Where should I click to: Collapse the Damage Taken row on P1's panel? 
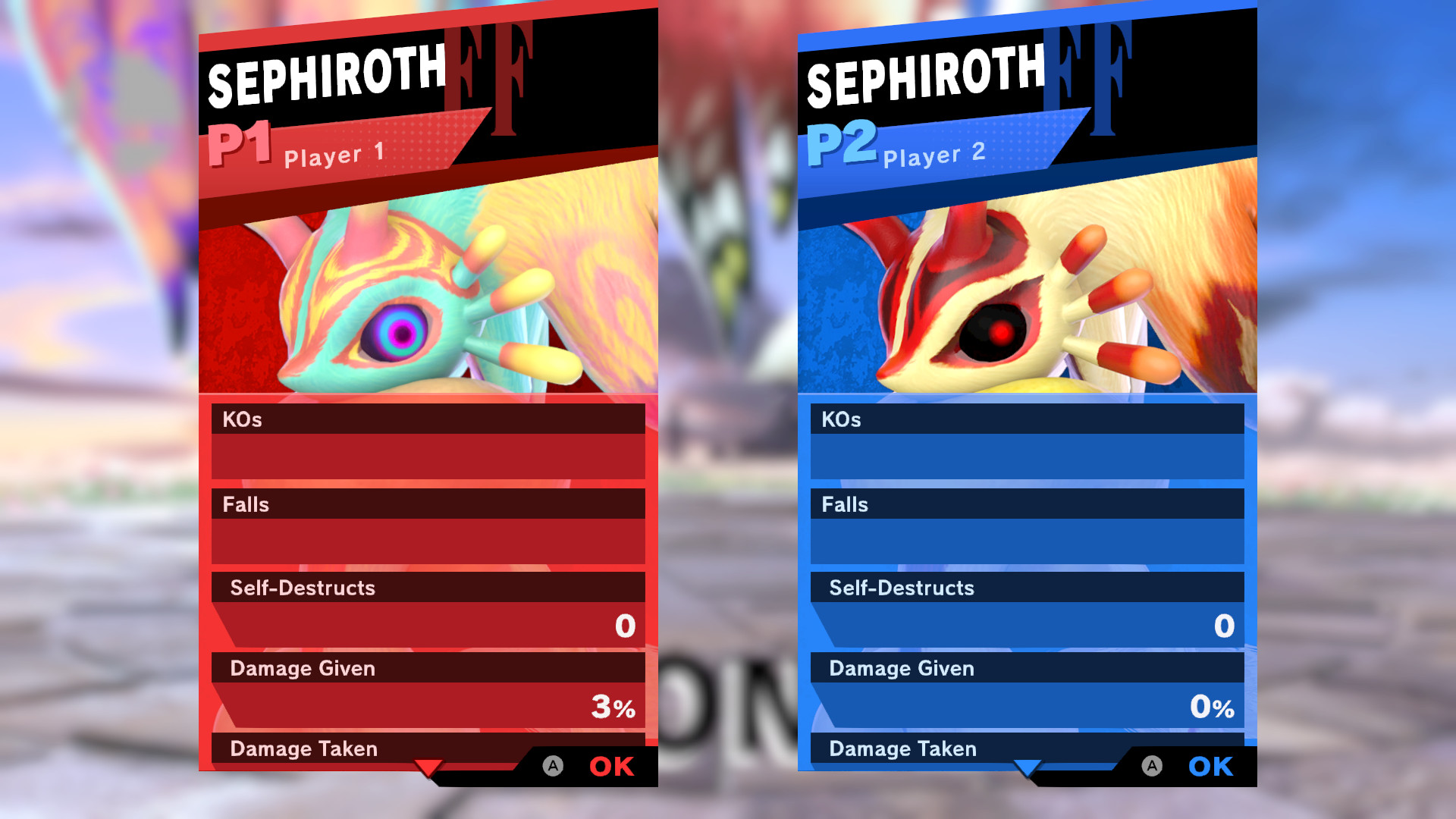pyautogui.click(x=302, y=748)
